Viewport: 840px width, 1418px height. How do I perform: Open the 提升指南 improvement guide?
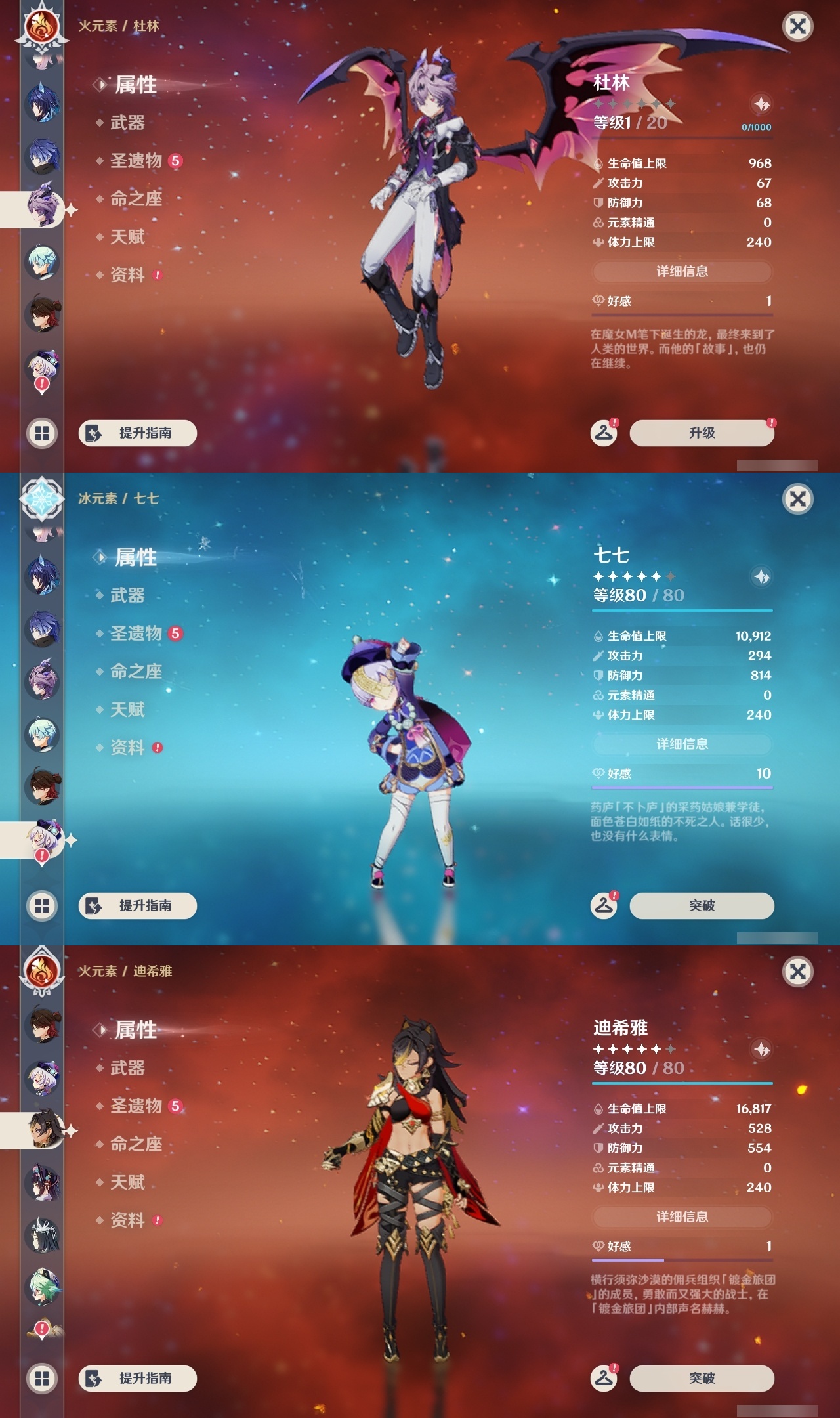tap(136, 433)
